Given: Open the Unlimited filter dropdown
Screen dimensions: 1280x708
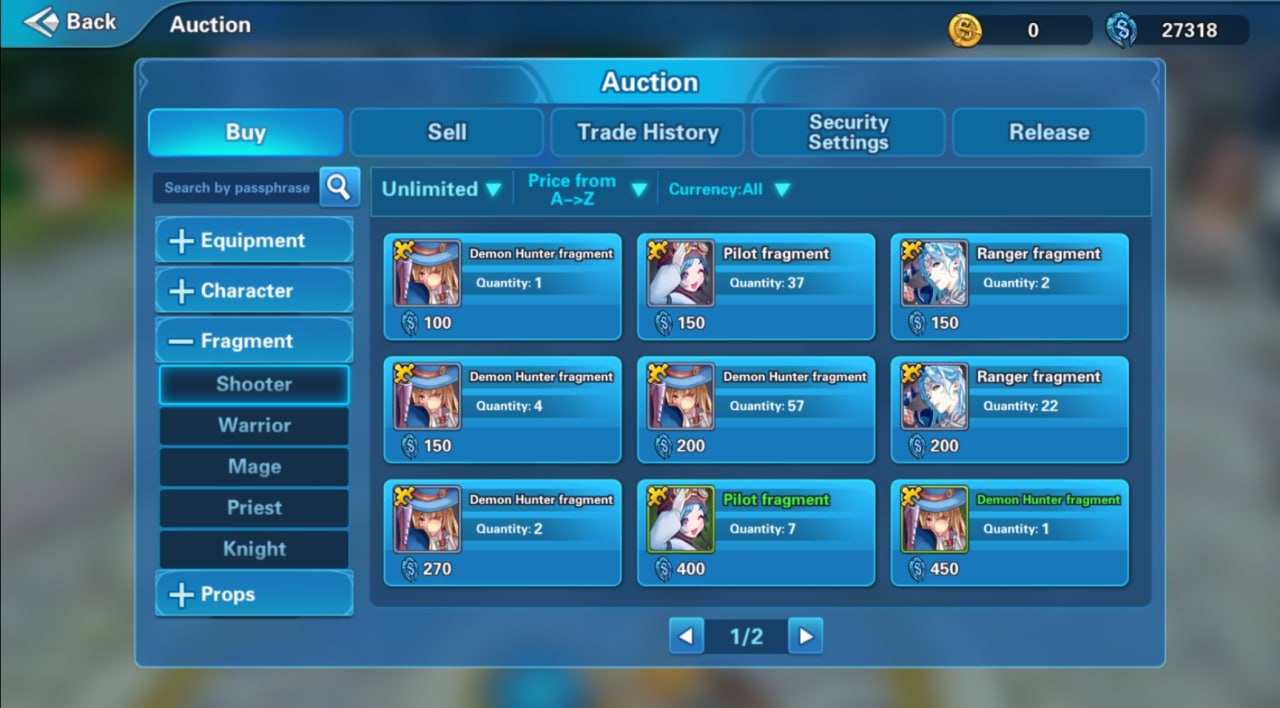Looking at the screenshot, I should pyautogui.click(x=441, y=189).
